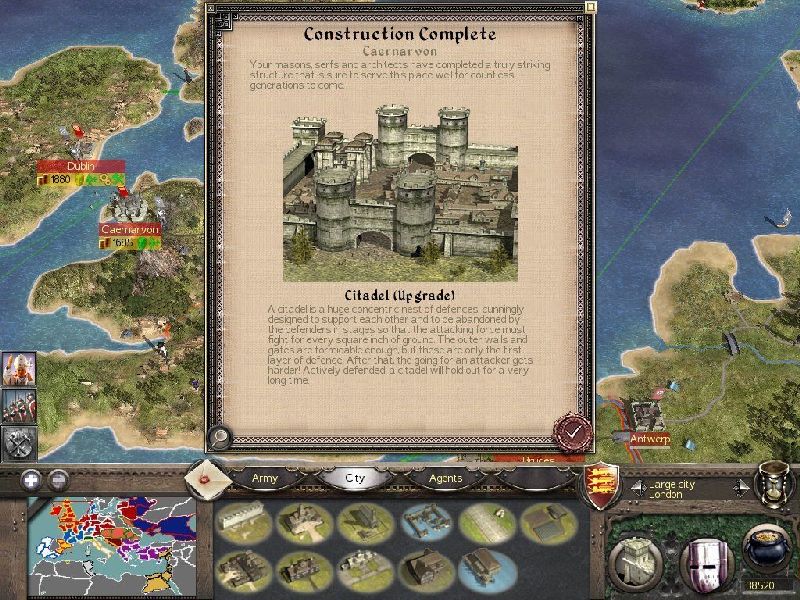800x600 pixels.
Task: Open the Agents tab
Action: (x=445, y=478)
